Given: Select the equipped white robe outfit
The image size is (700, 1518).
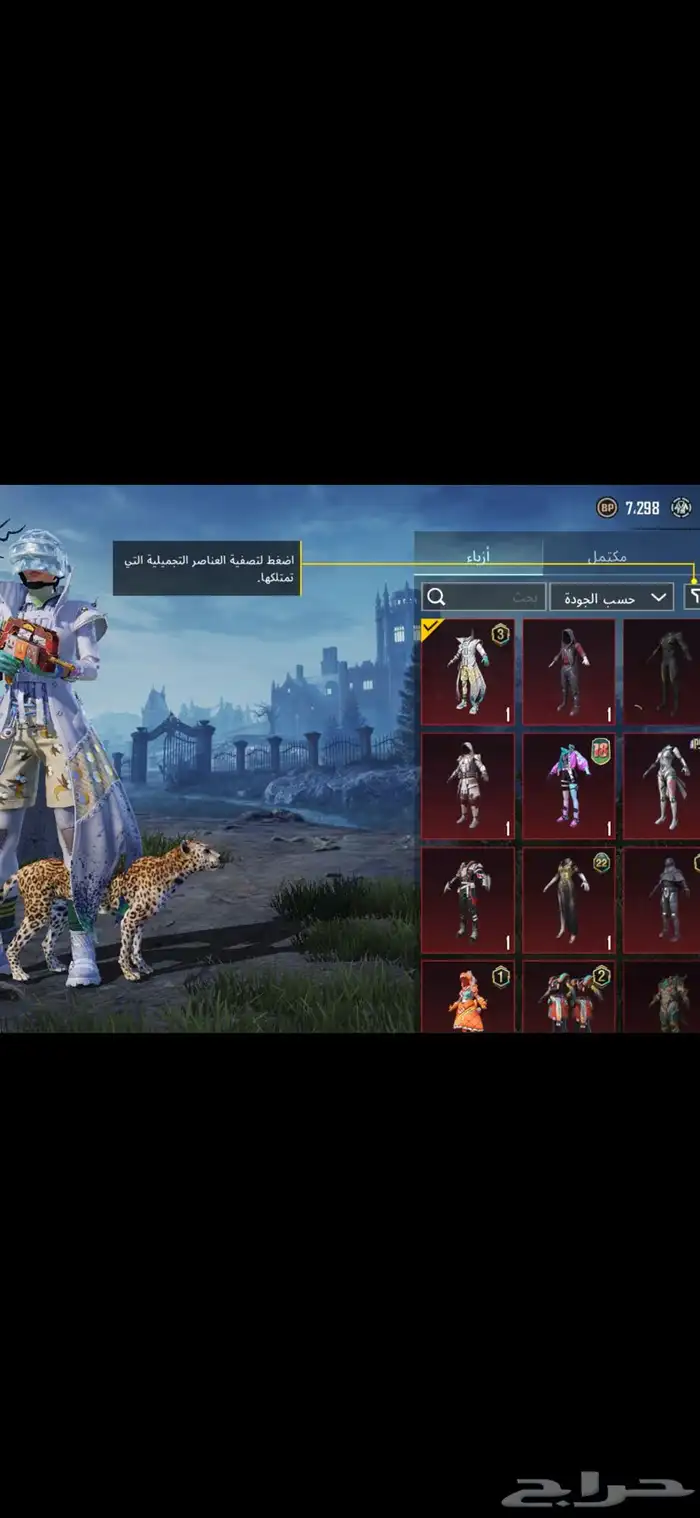Looking at the screenshot, I should 467,672.
